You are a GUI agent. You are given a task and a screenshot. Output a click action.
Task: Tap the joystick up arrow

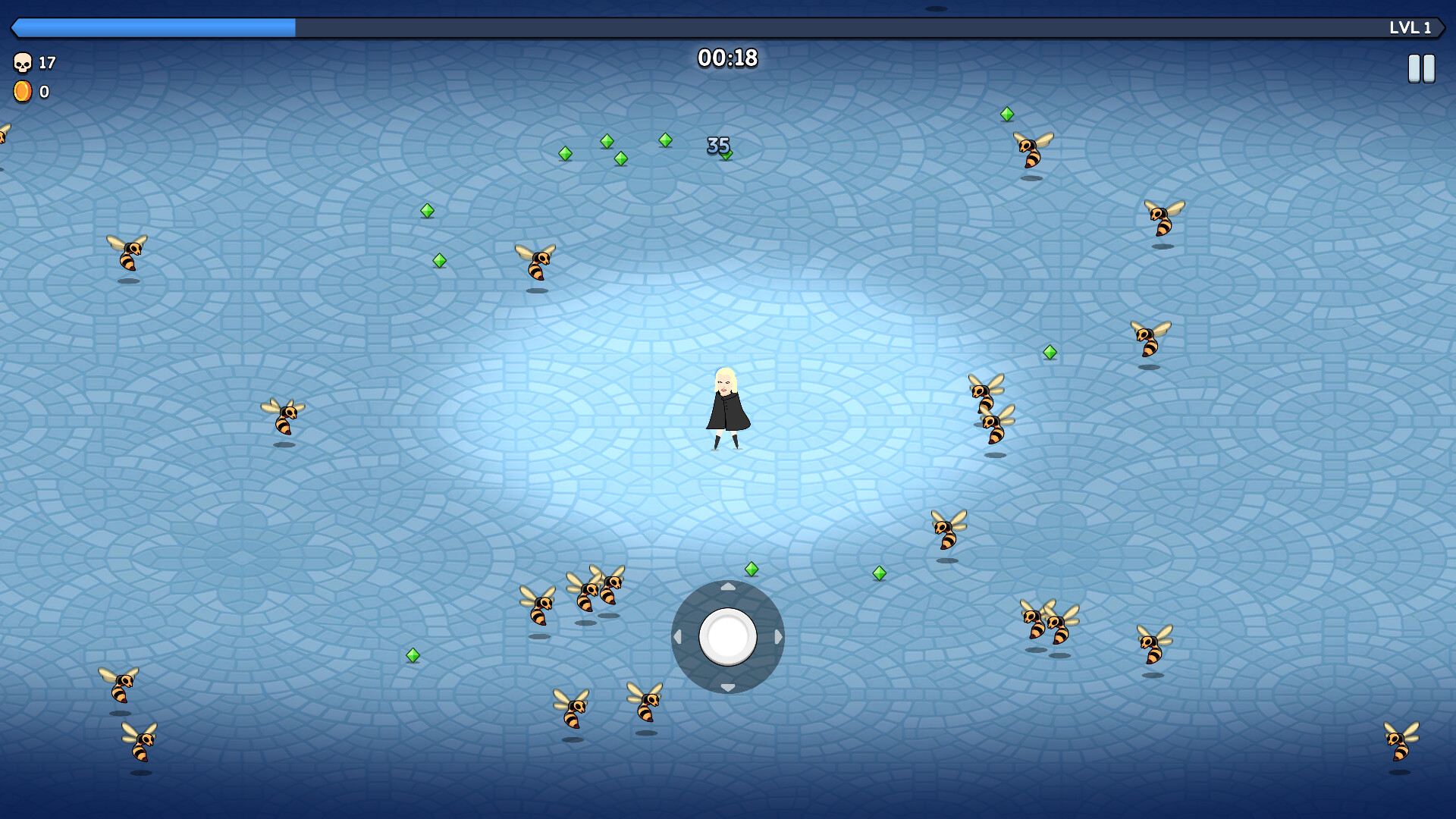(729, 586)
